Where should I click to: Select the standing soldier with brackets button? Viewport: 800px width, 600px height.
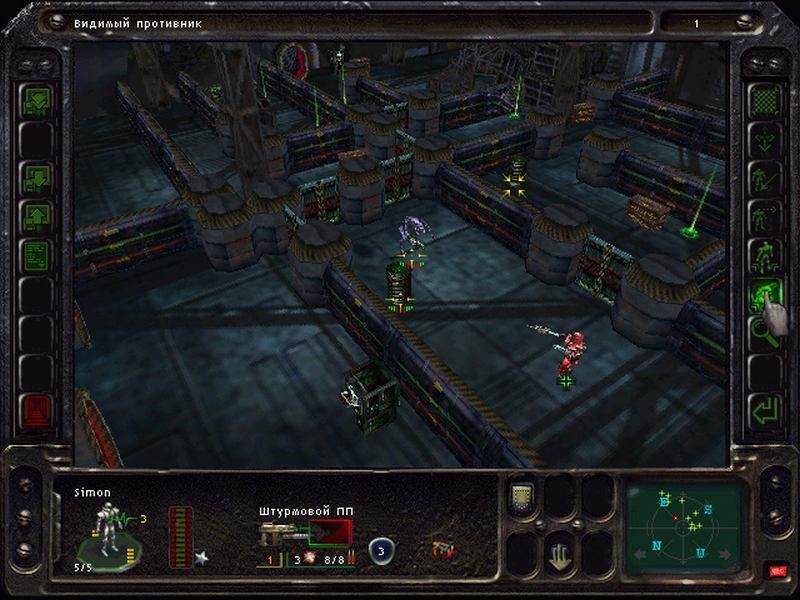766,255
